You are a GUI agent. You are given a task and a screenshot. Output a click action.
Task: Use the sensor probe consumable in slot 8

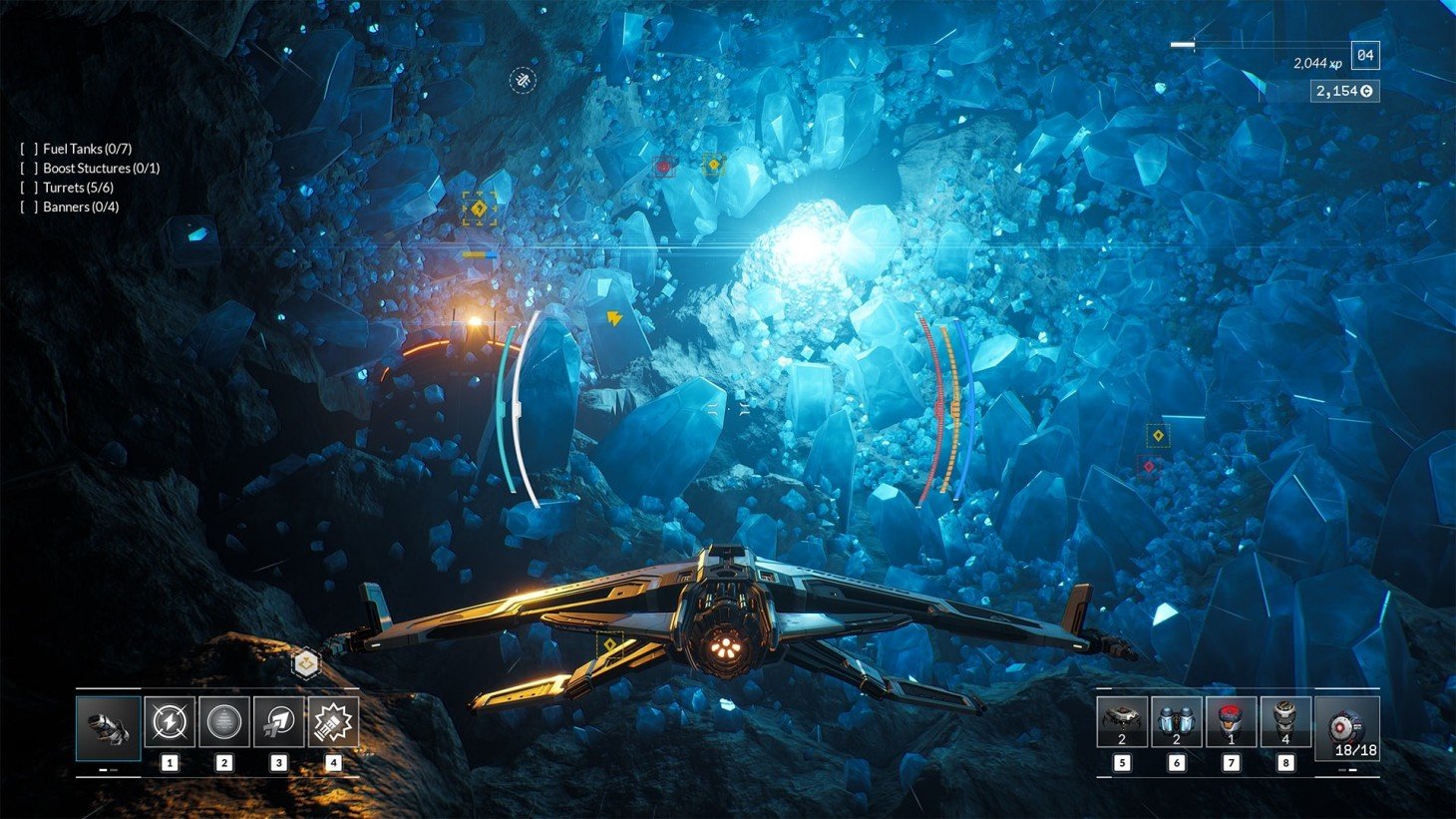[1284, 723]
